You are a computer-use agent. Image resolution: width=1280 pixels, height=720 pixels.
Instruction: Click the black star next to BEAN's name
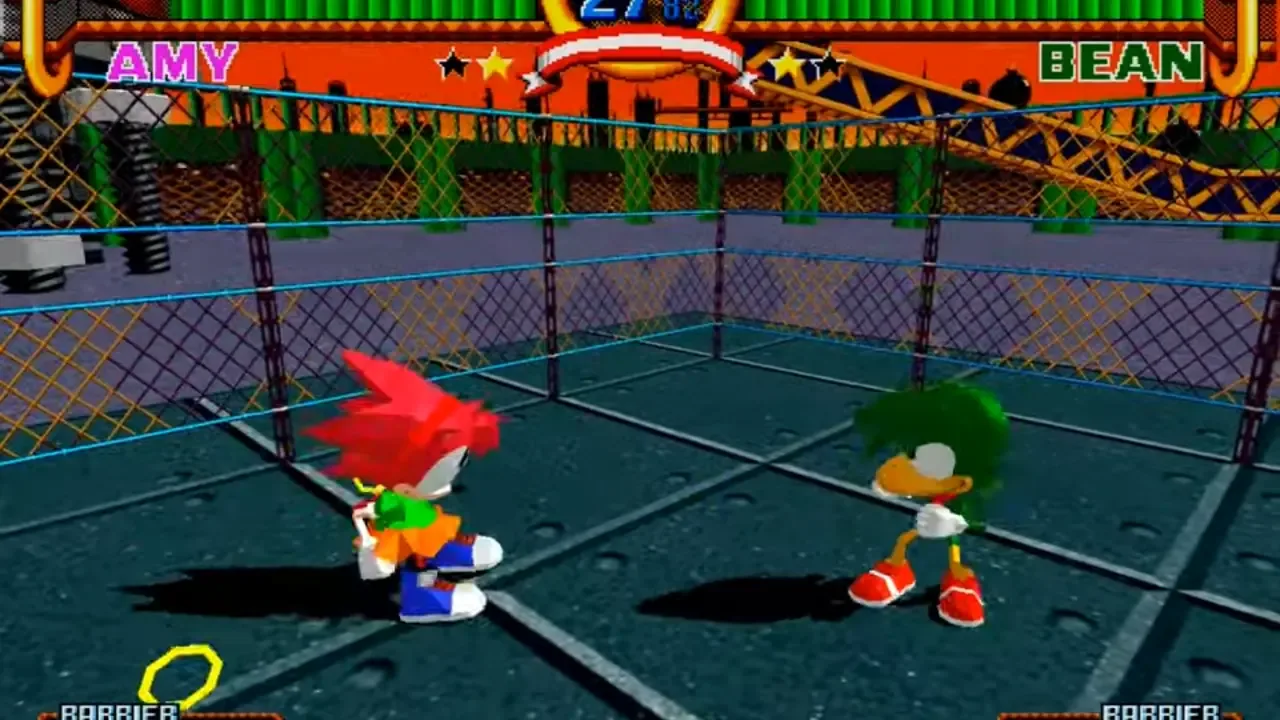coord(826,64)
